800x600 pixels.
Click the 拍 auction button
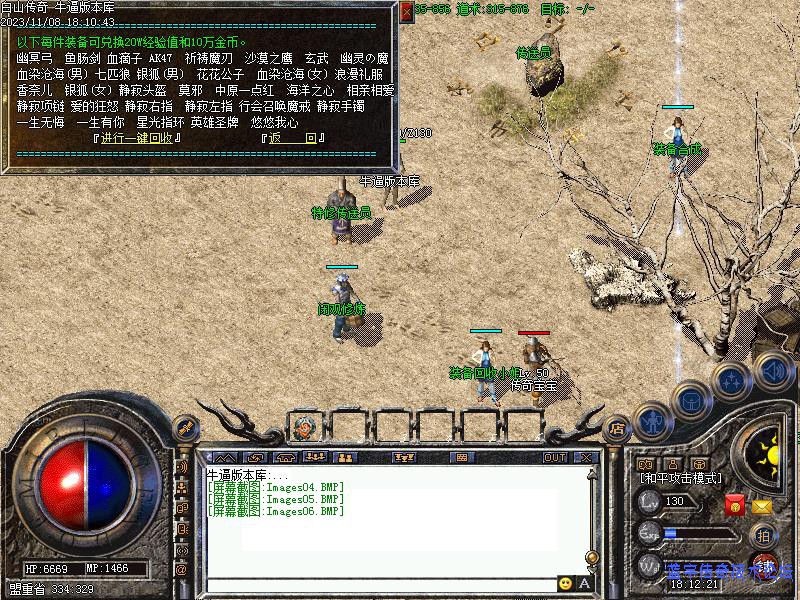763,535
